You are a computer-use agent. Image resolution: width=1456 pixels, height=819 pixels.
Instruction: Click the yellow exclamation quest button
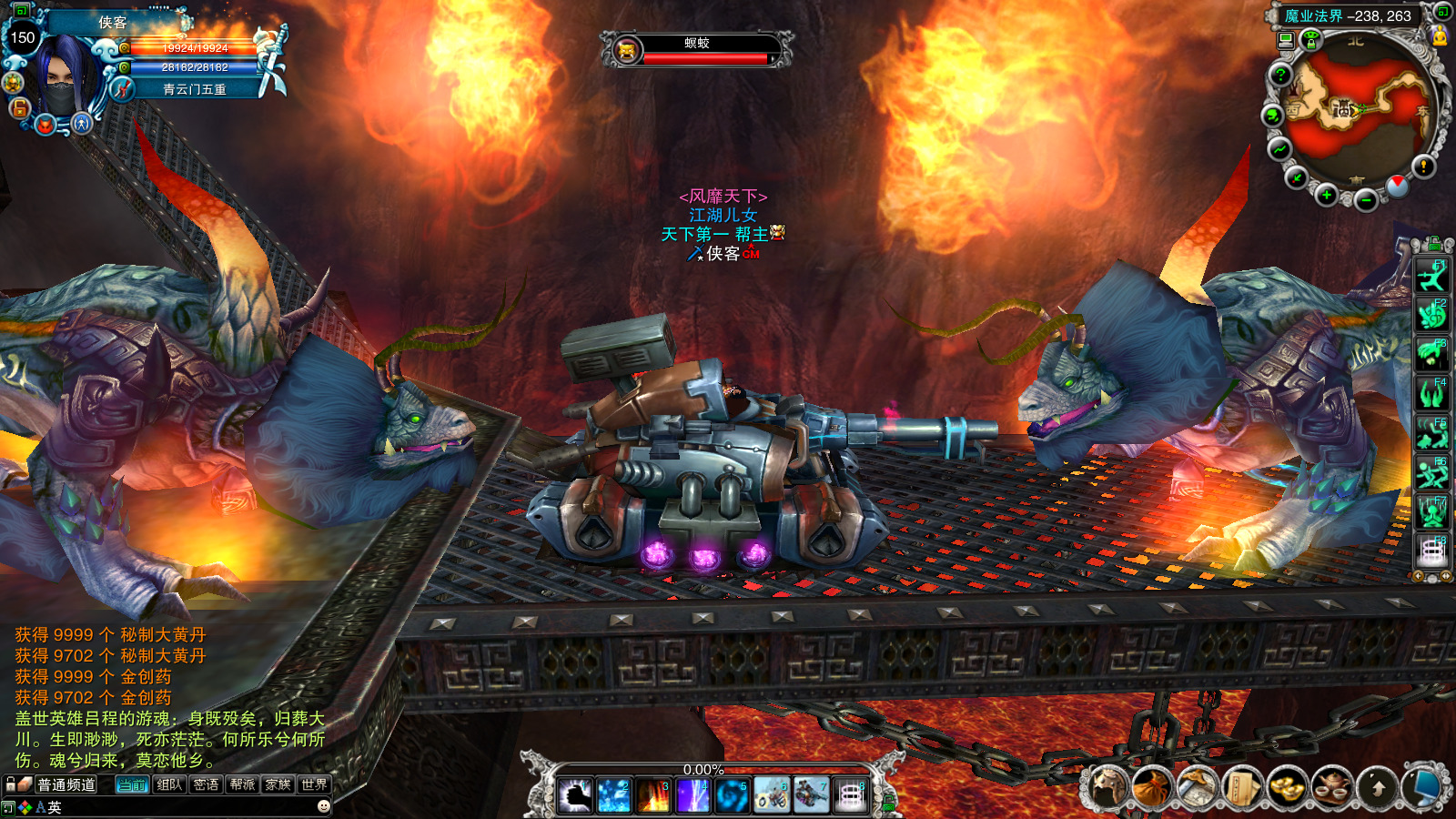click(x=1423, y=166)
